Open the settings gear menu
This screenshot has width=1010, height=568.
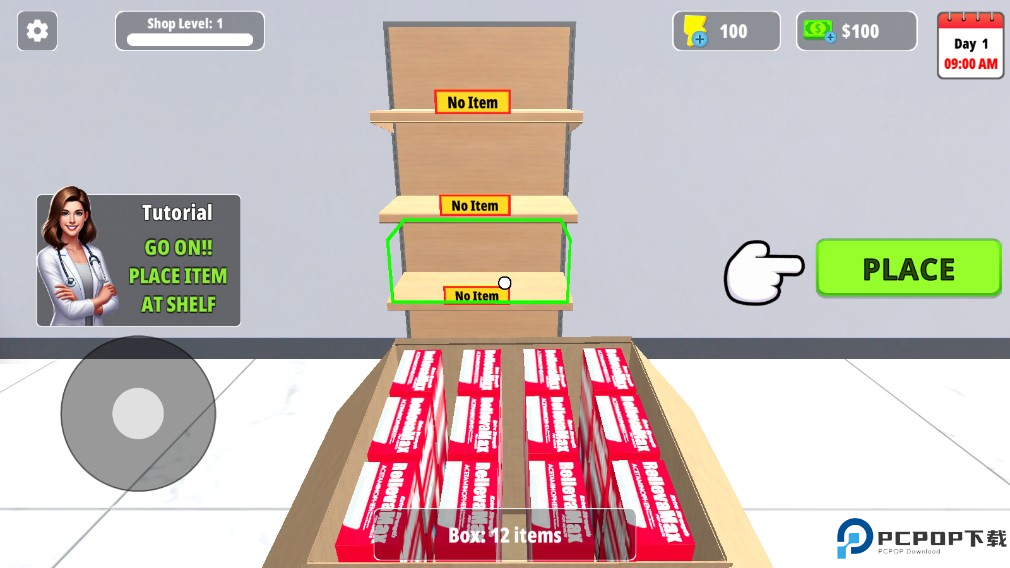pyautogui.click(x=37, y=31)
